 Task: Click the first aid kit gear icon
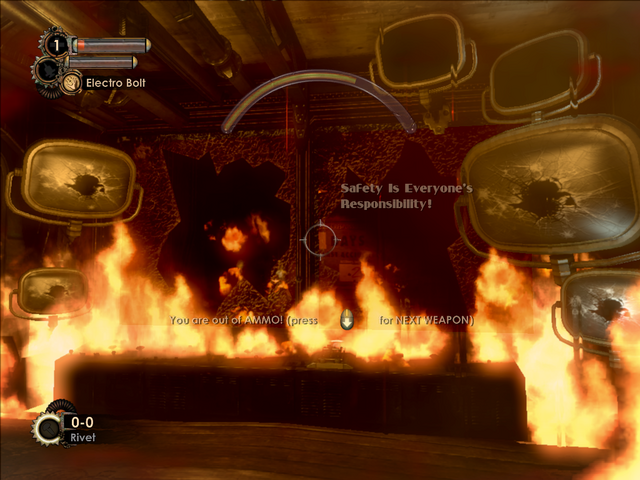coord(56,45)
